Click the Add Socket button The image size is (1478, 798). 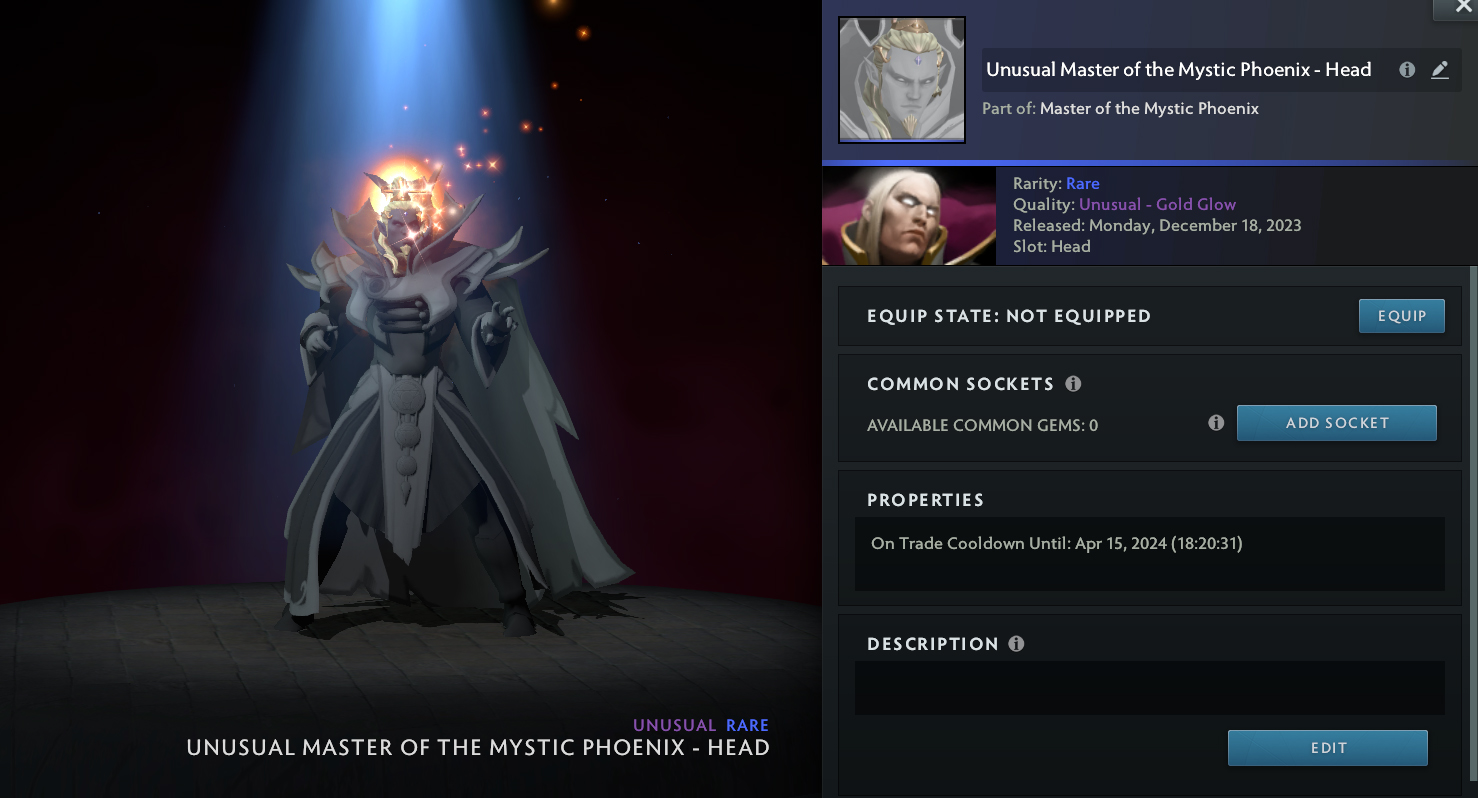tap(1336, 423)
